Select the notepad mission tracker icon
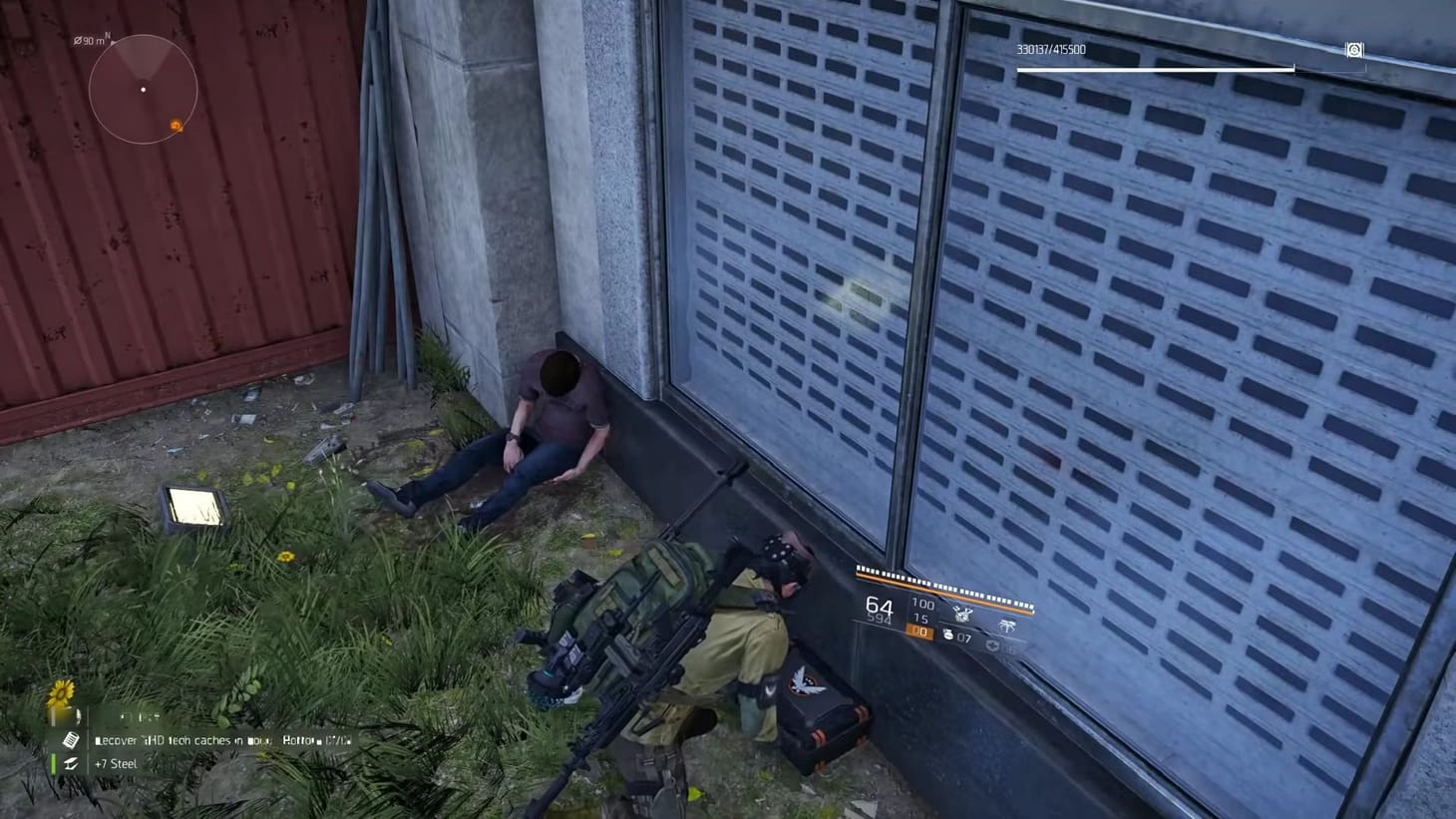Viewport: 1456px width, 819px height. [x=71, y=740]
